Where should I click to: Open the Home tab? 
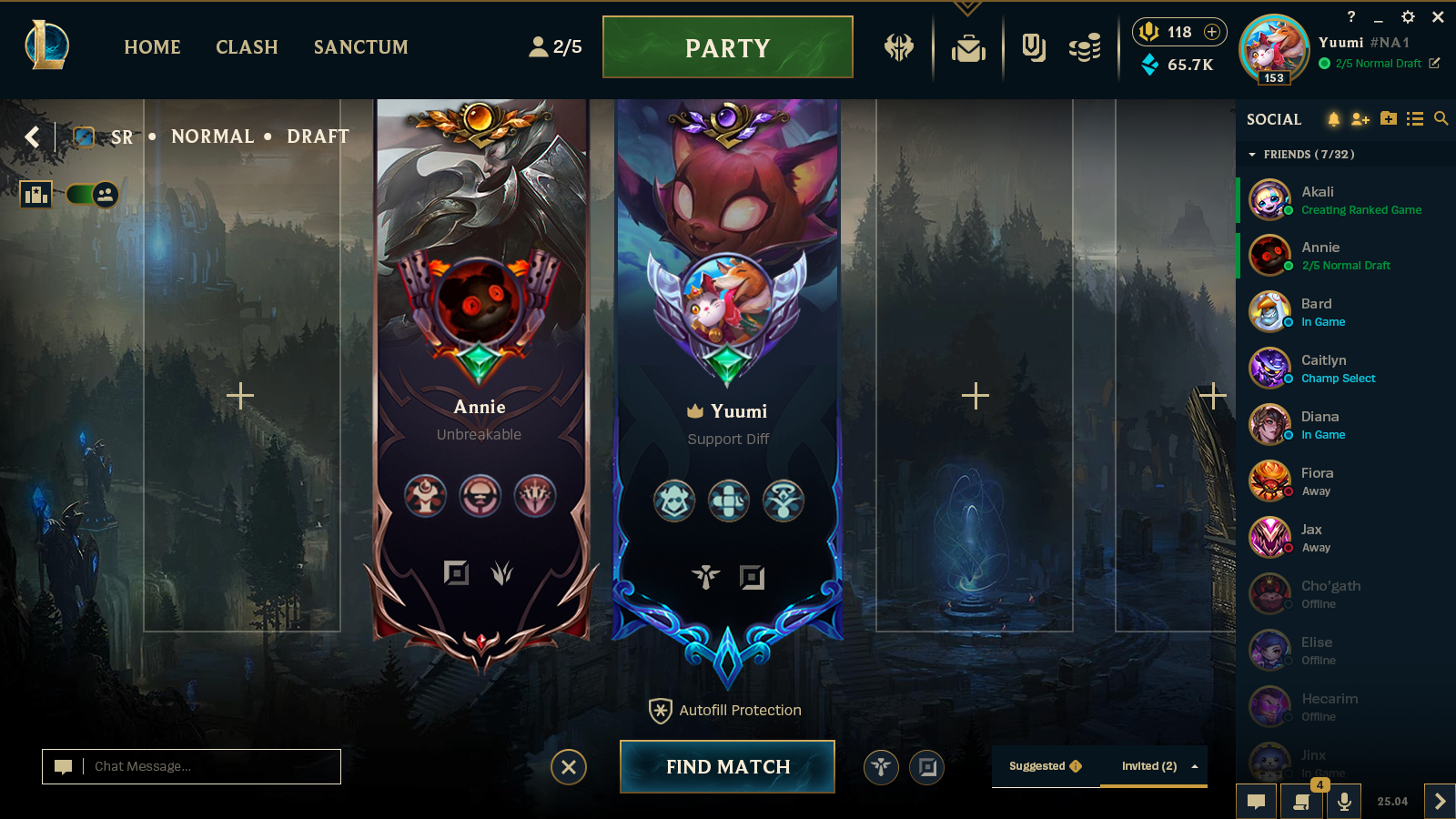pyautogui.click(x=152, y=47)
